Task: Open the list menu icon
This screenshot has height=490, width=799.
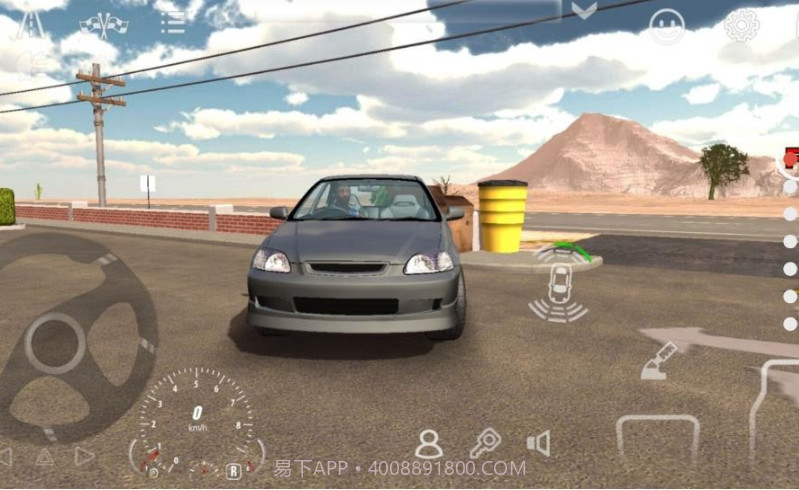Action: (x=173, y=21)
